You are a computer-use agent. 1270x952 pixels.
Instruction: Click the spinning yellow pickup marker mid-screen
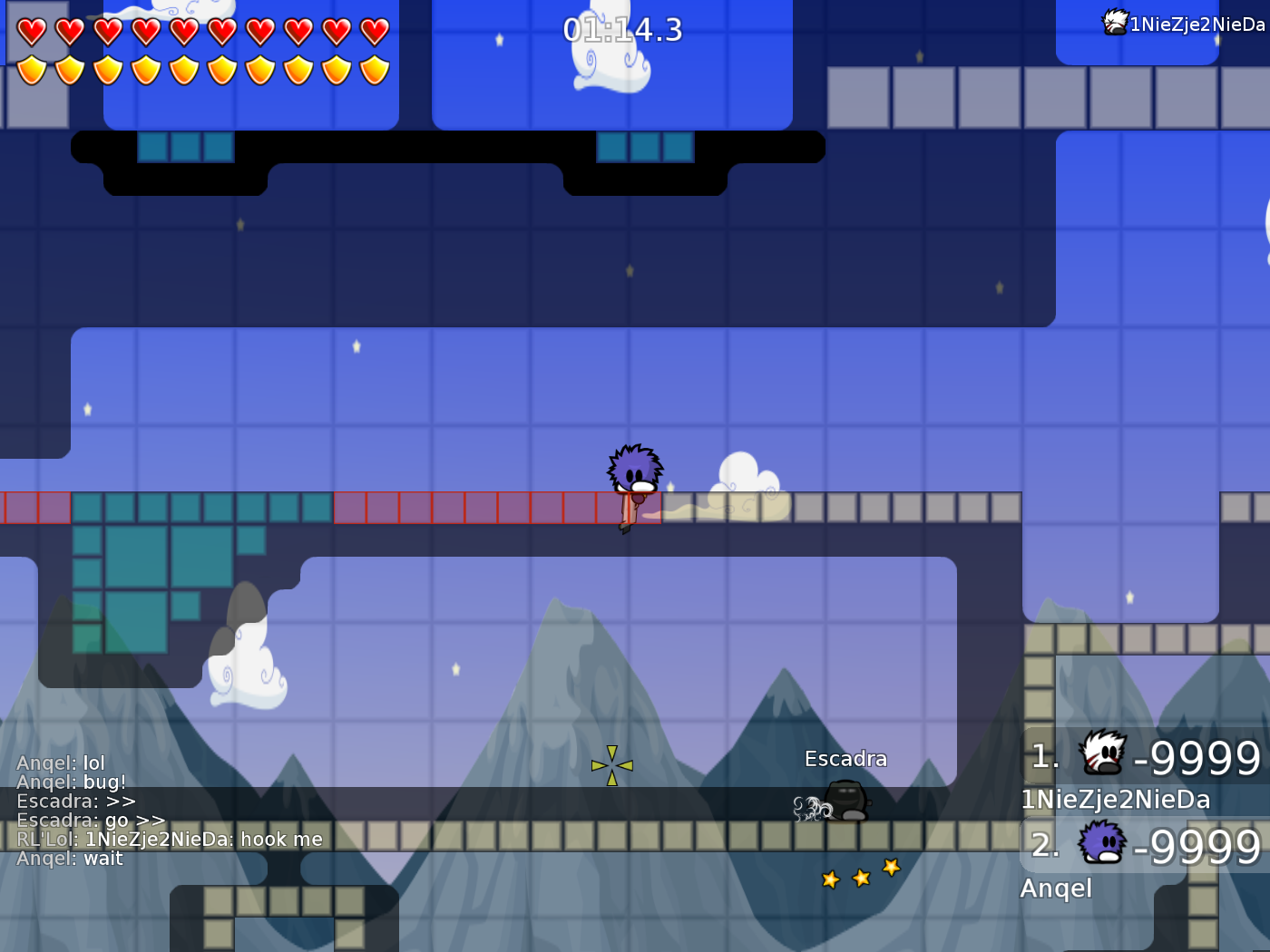tap(611, 764)
